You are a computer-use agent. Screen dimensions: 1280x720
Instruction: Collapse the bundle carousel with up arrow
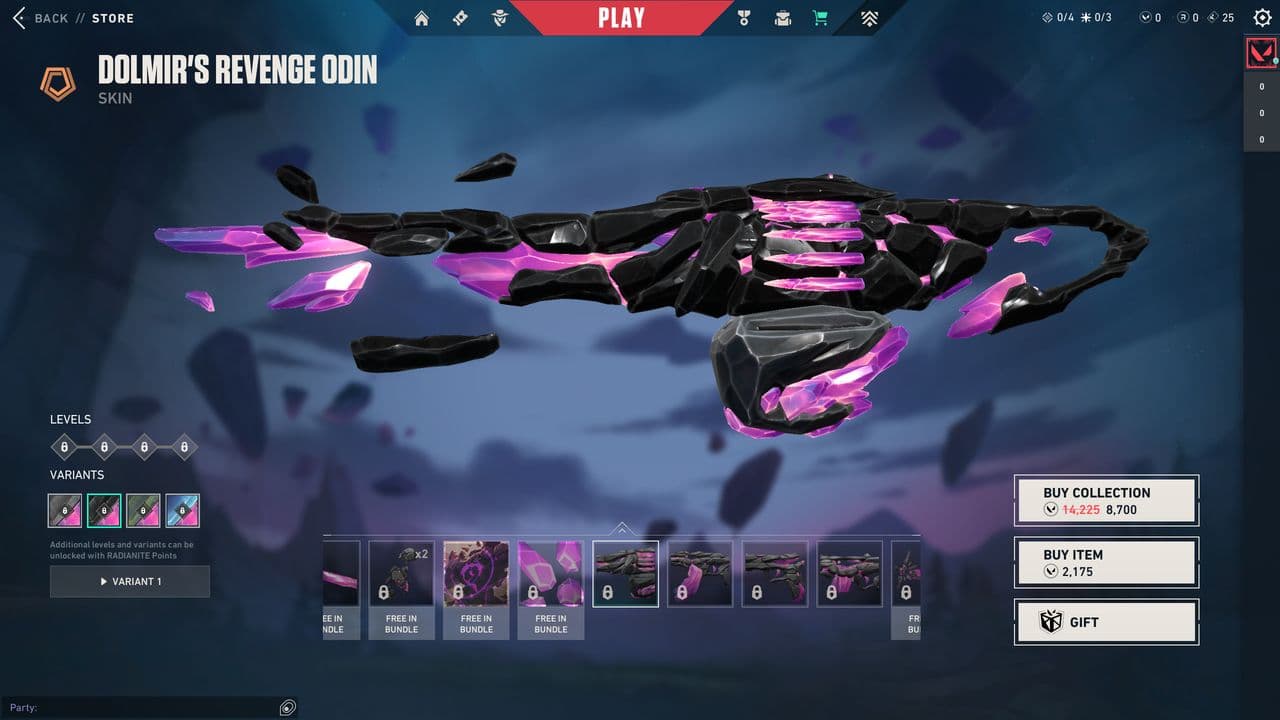pyautogui.click(x=622, y=528)
